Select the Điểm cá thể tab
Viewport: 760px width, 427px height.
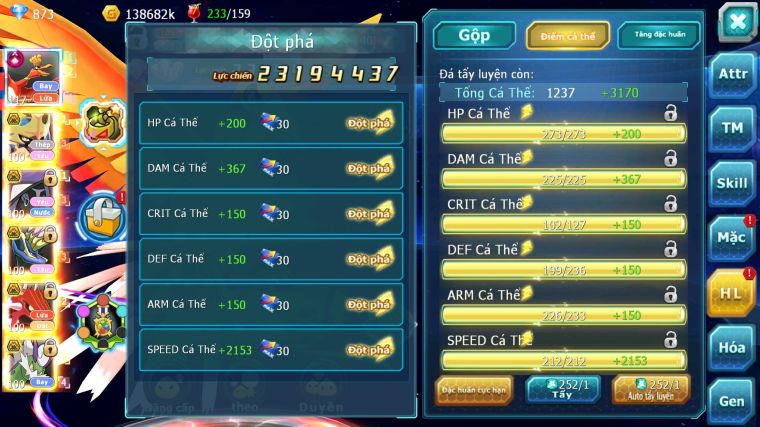coord(568,36)
